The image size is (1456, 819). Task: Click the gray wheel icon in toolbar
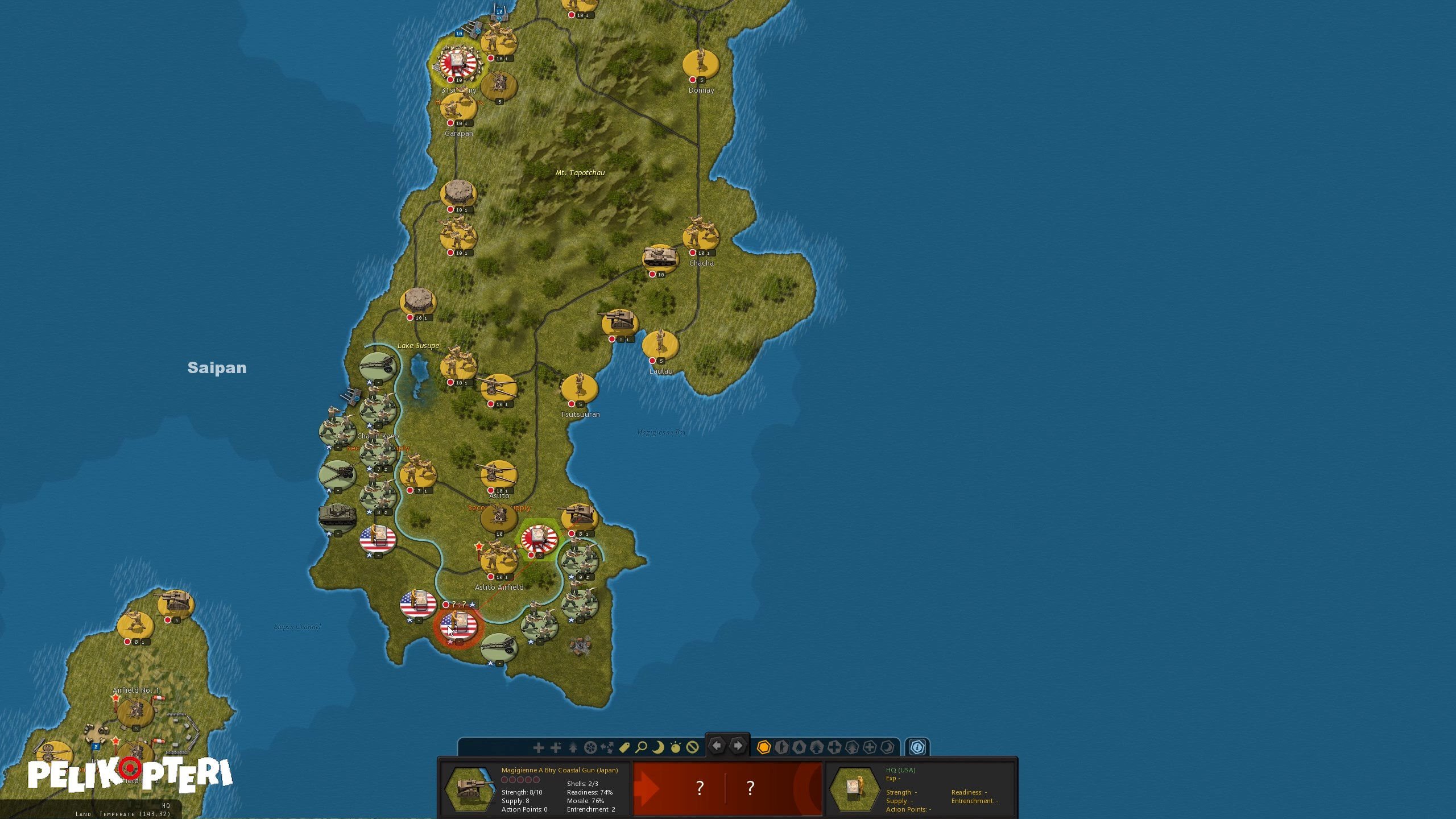(x=590, y=747)
